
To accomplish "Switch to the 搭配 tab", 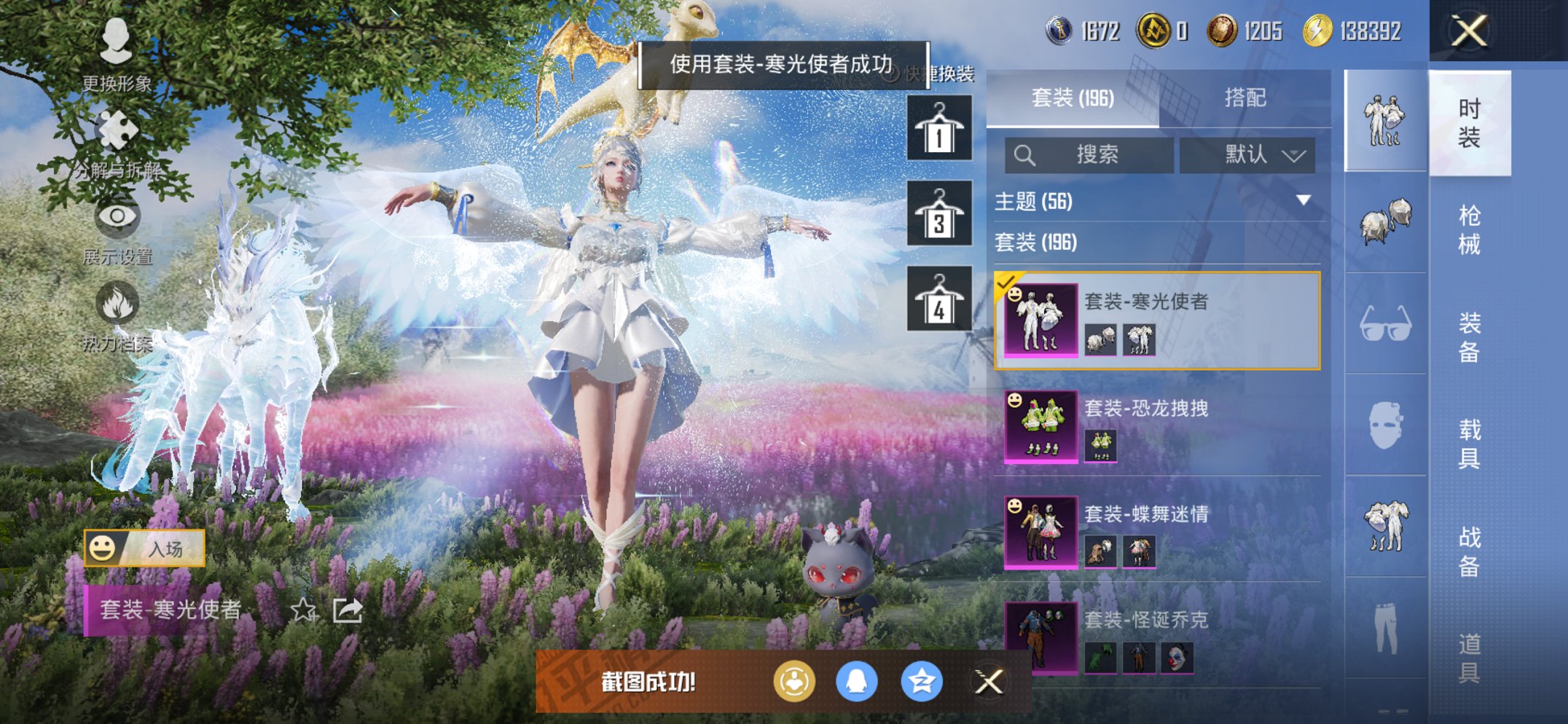I will pyautogui.click(x=1246, y=98).
